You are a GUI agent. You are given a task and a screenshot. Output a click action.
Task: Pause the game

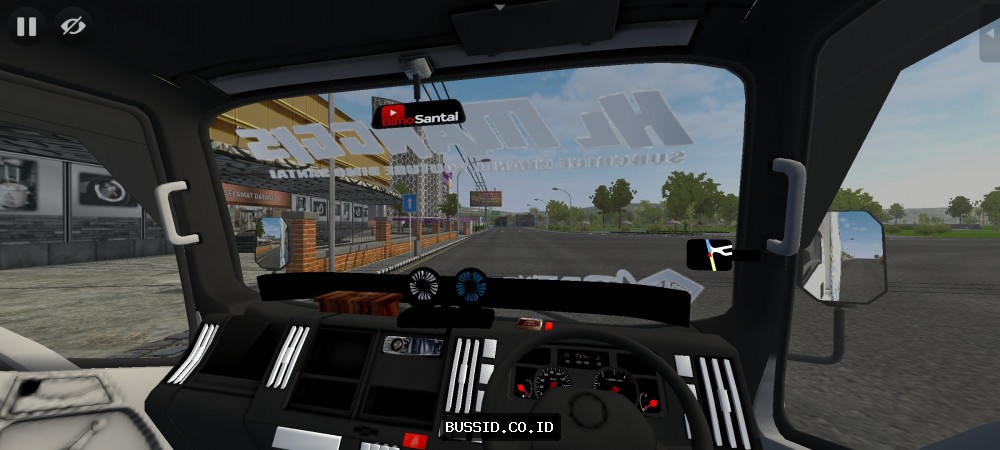pos(26,27)
